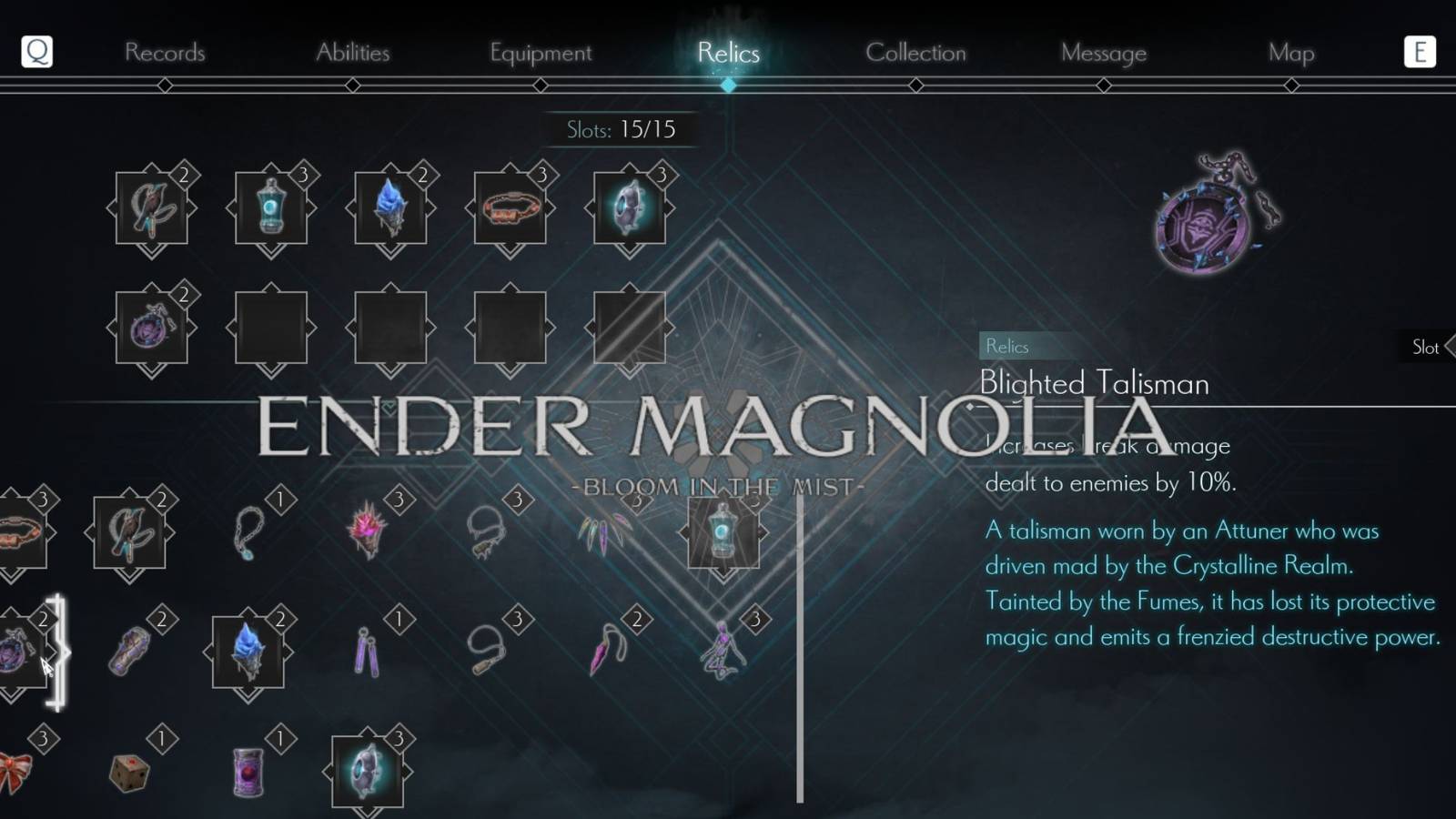Switch to the Collection tab
Screen dimensions: 1456x819
coord(915,53)
